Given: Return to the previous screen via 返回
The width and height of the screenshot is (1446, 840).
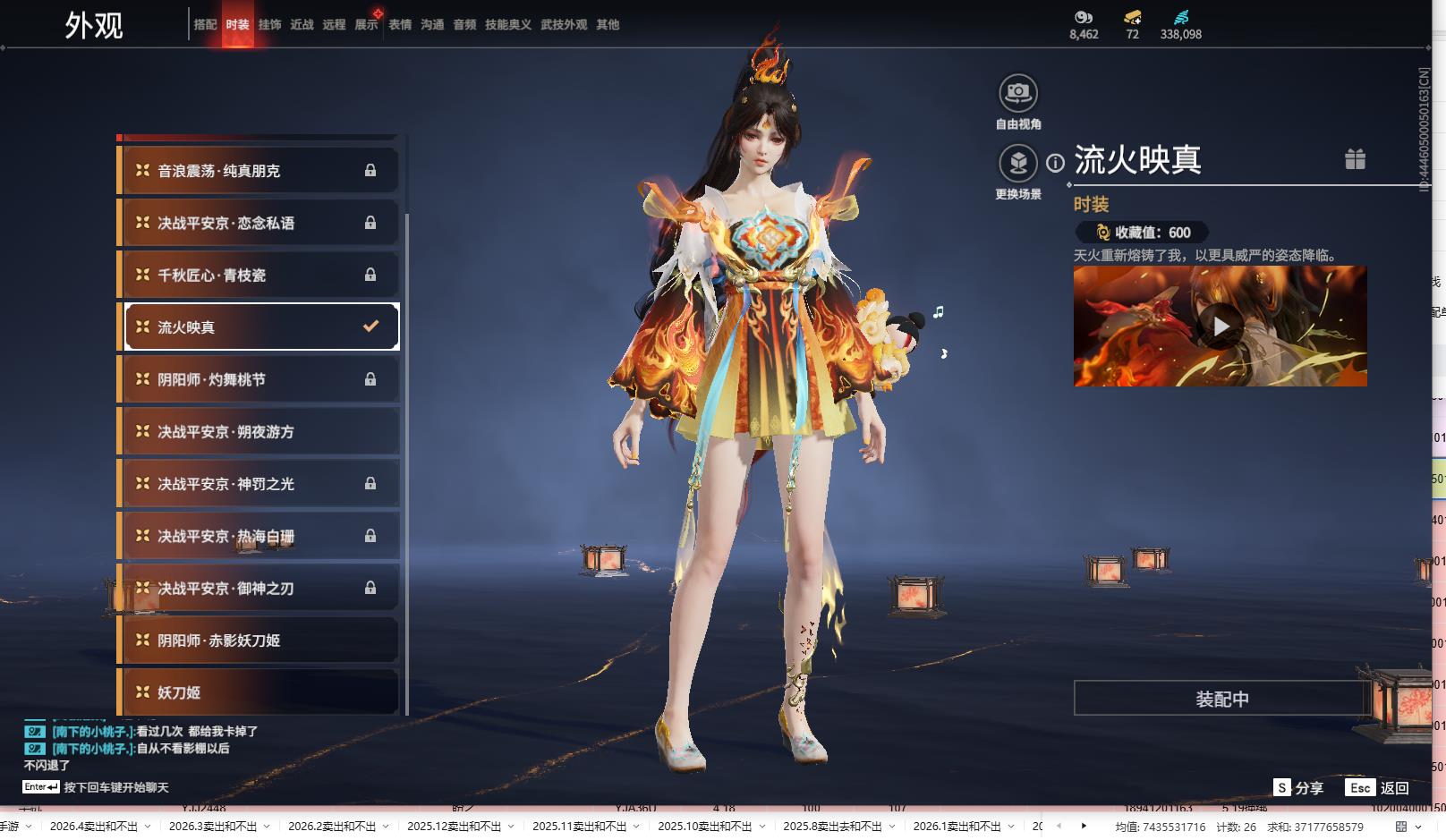Looking at the screenshot, I should point(1379,788).
